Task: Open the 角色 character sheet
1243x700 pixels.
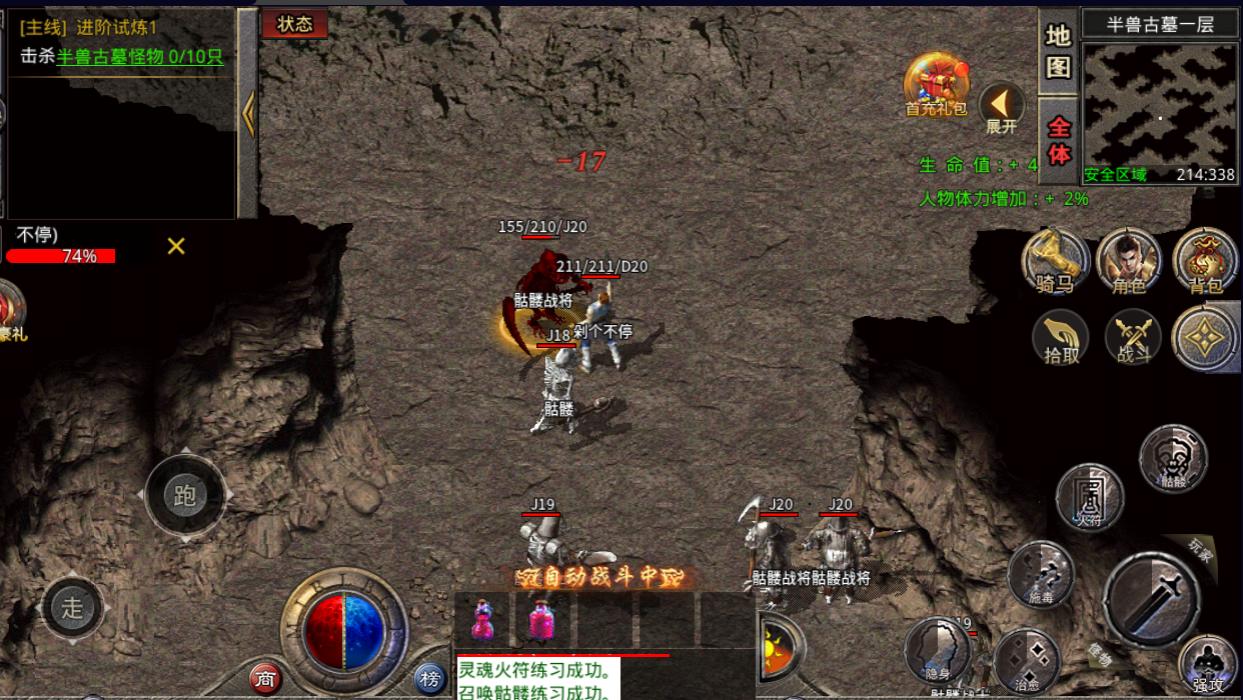Action: point(1128,262)
